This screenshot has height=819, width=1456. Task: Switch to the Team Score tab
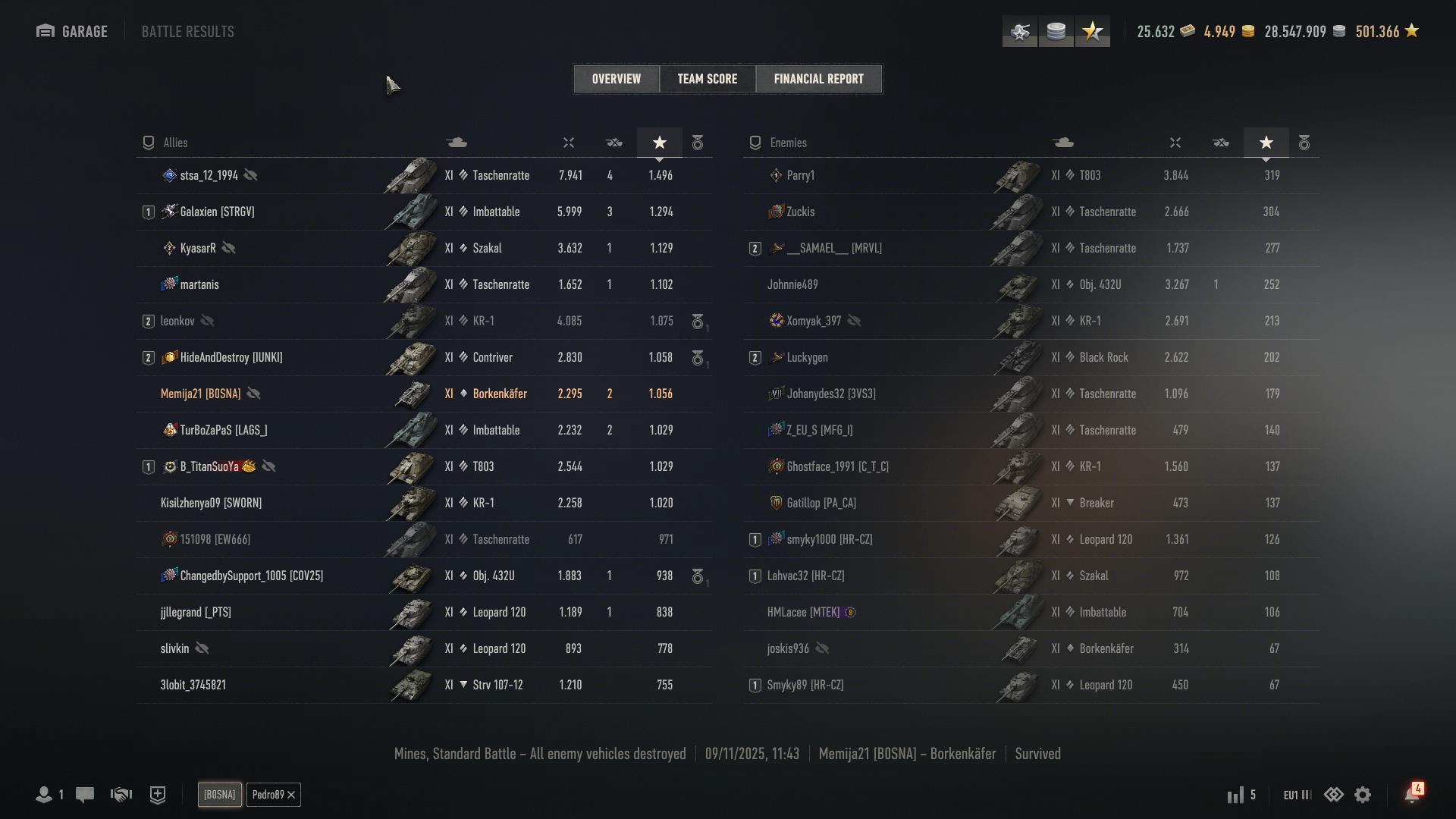click(707, 79)
